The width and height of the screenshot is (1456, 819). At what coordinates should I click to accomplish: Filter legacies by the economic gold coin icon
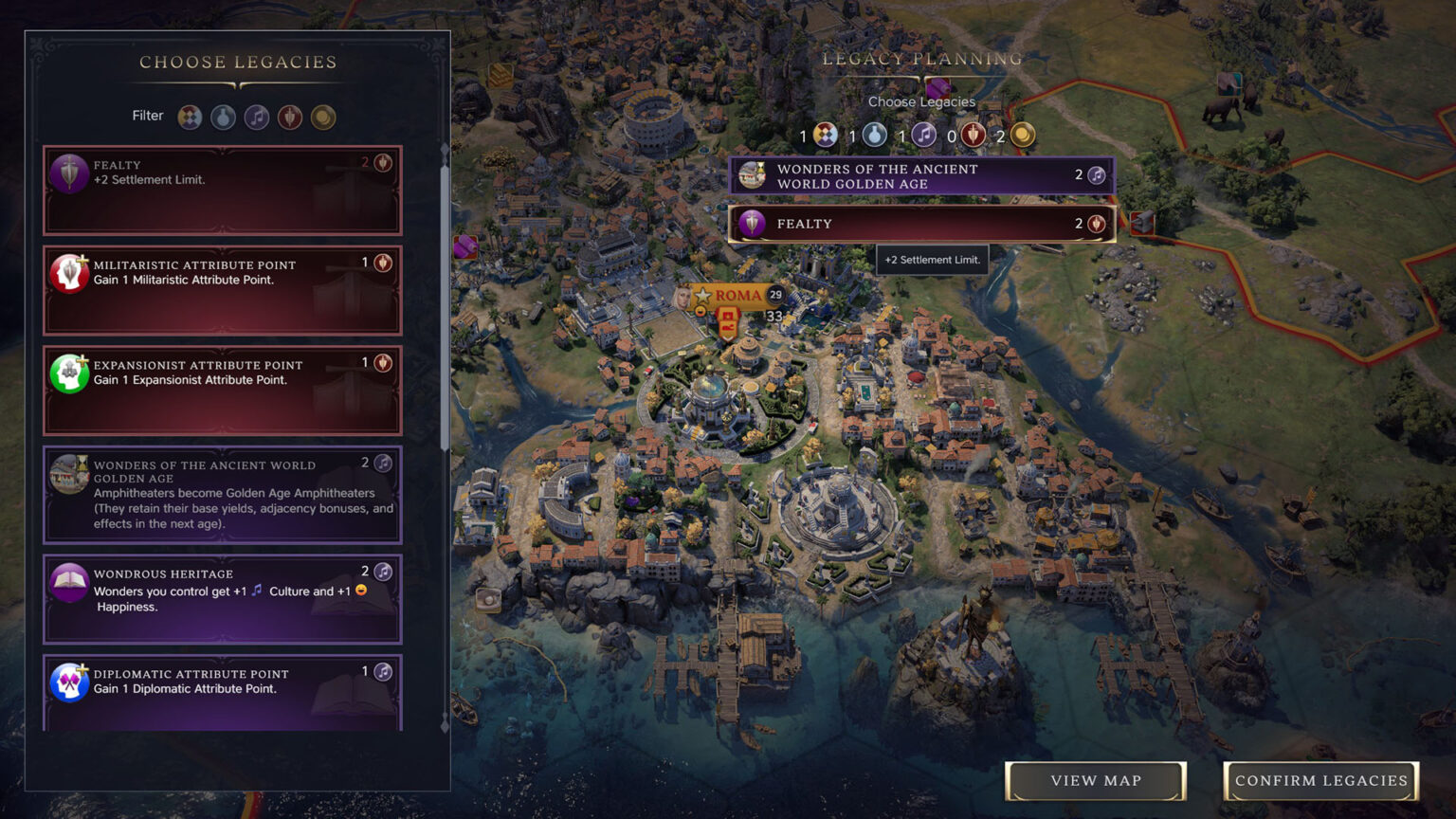323,117
